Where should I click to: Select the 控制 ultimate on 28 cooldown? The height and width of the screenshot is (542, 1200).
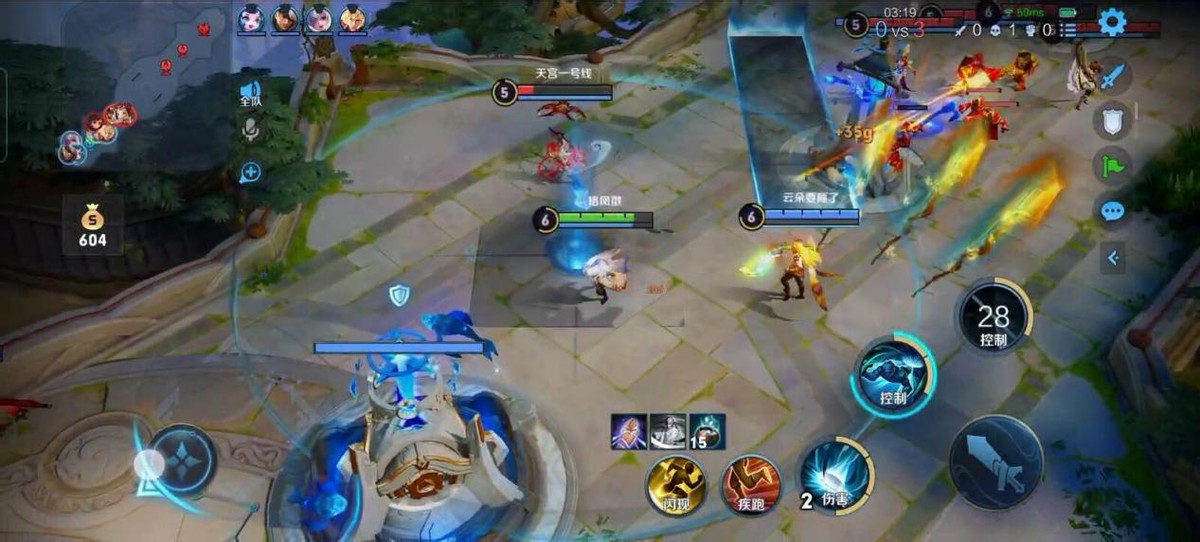tap(993, 319)
